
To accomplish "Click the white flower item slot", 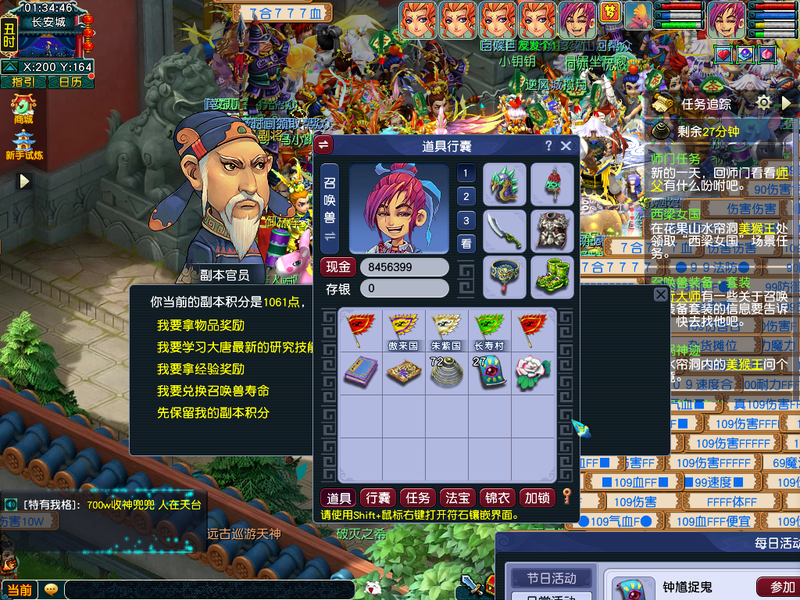I will (x=532, y=371).
